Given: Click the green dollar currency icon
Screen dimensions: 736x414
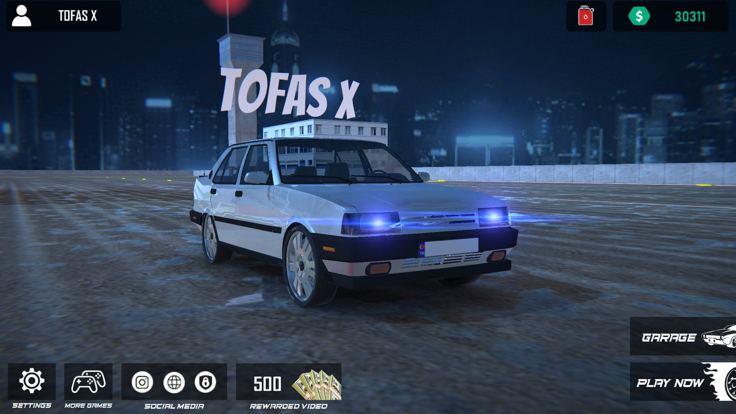Looking at the screenshot, I should [x=639, y=16].
